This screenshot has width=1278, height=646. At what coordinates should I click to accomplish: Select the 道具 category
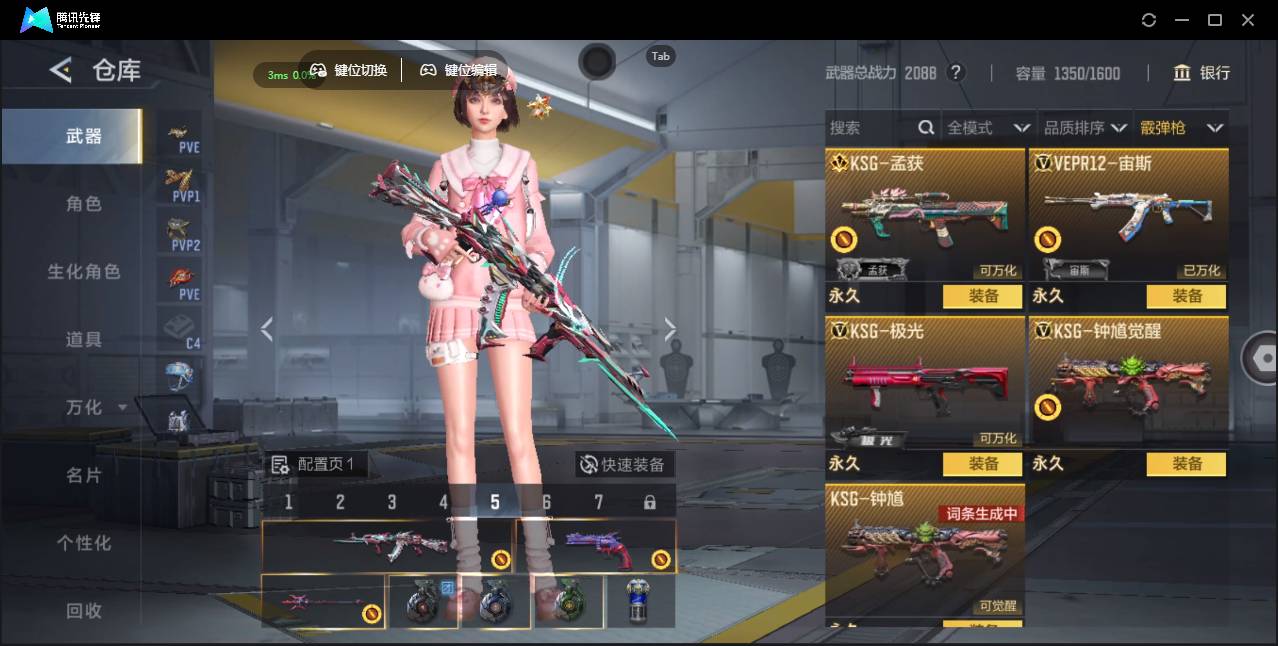pos(84,340)
